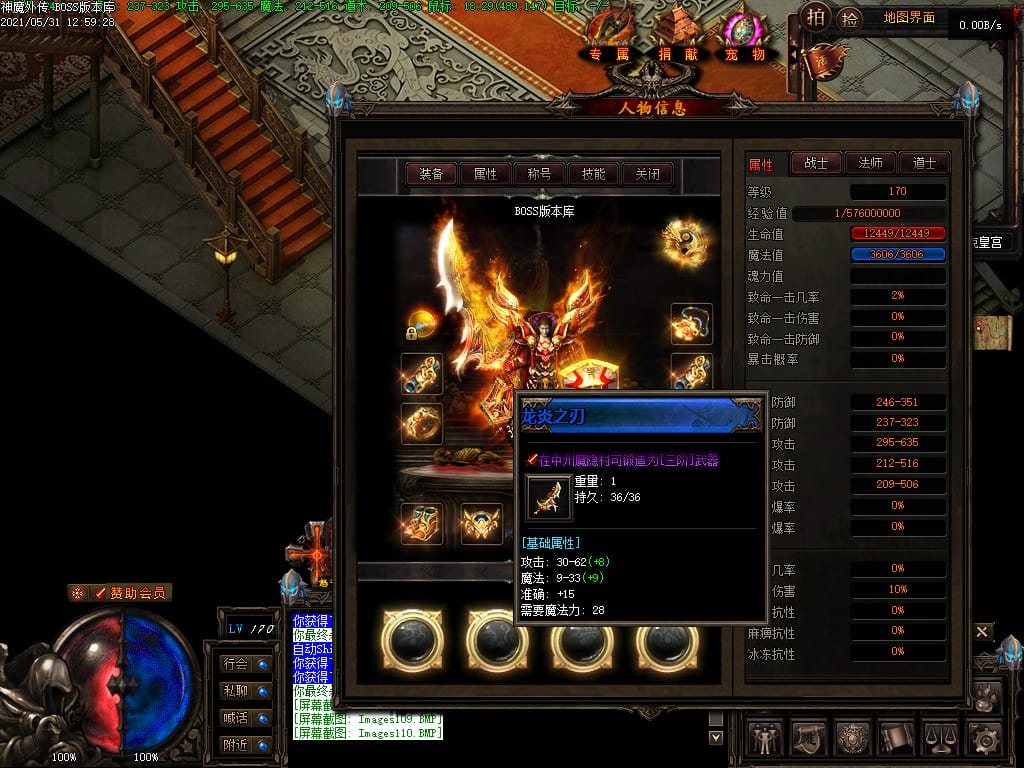Open the 赞助会员 sponsor member button
Viewport: 1024px width, 768px height.
[x=120, y=593]
